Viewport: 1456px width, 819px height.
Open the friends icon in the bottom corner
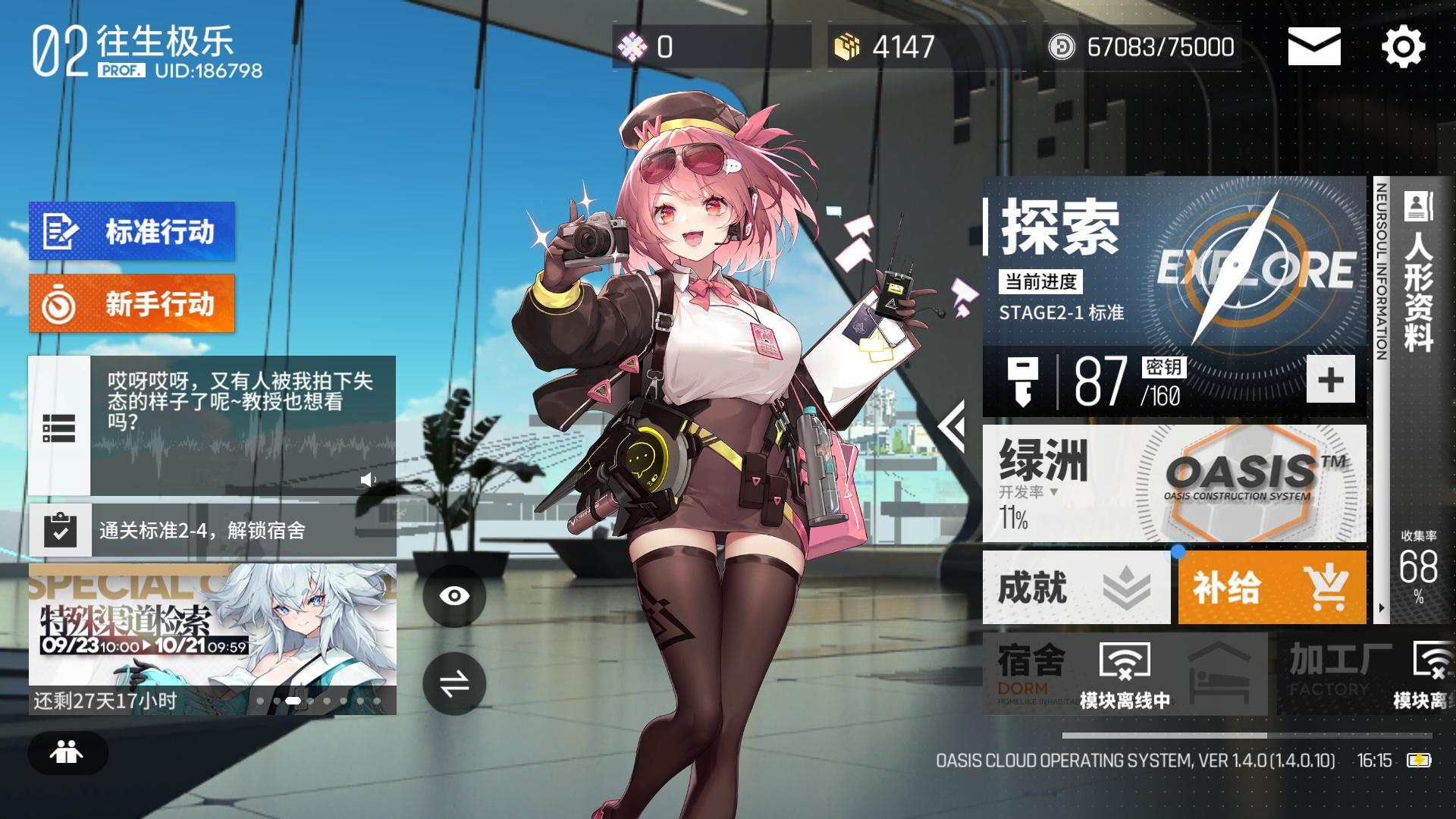click(68, 753)
